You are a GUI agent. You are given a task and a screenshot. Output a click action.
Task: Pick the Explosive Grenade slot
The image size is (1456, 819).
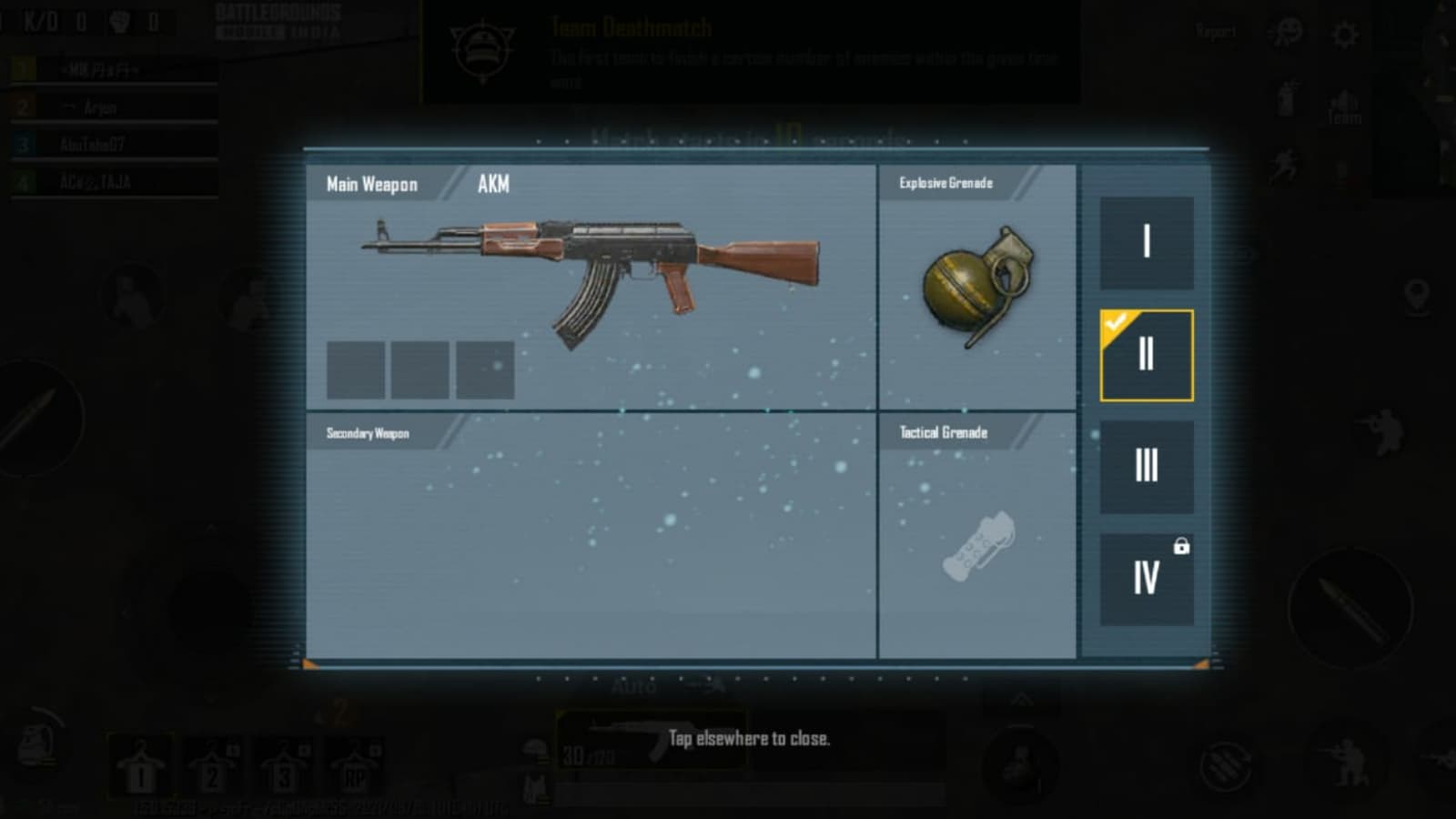click(977, 287)
